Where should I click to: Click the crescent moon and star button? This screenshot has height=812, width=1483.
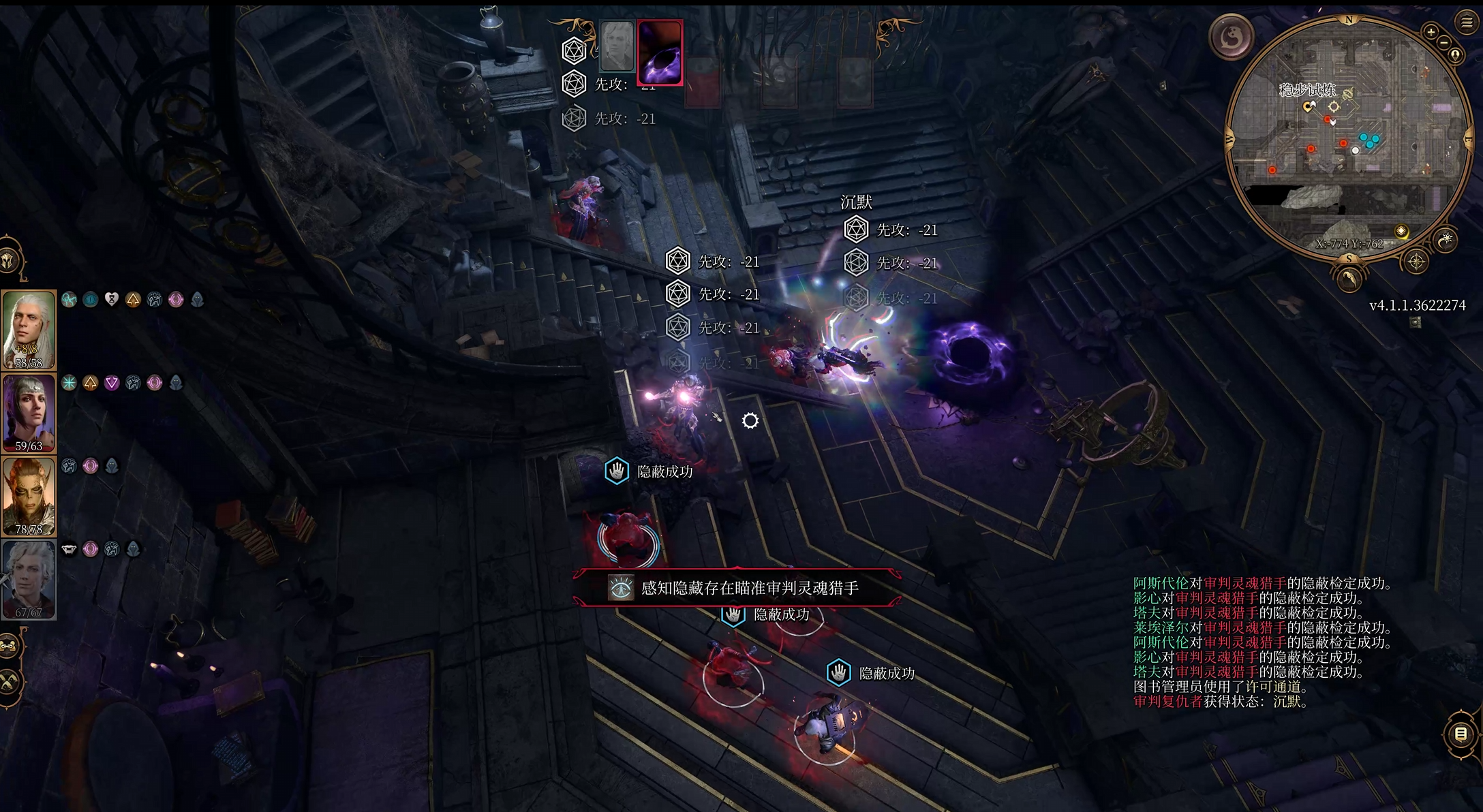tap(1445, 240)
